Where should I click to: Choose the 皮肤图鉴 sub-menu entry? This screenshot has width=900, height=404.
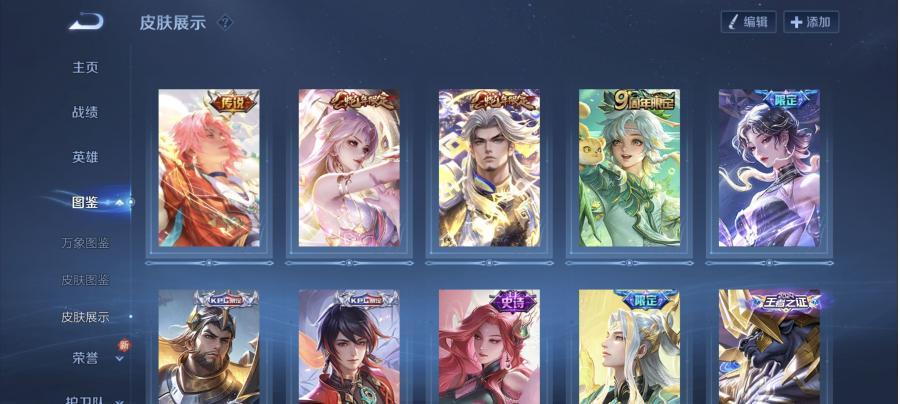click(x=85, y=280)
